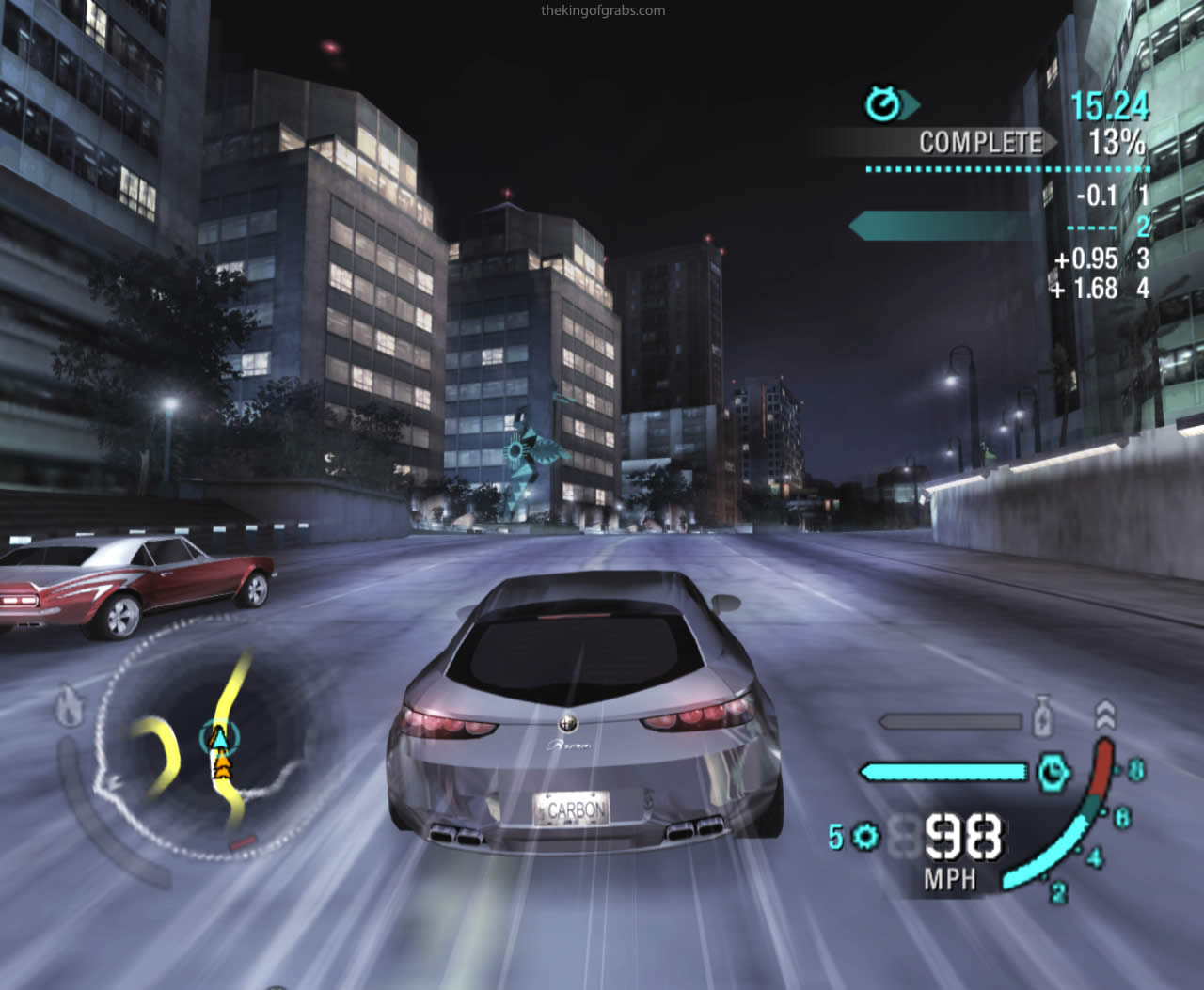Select the flame heat icon
The image size is (1204, 990).
(x=69, y=706)
